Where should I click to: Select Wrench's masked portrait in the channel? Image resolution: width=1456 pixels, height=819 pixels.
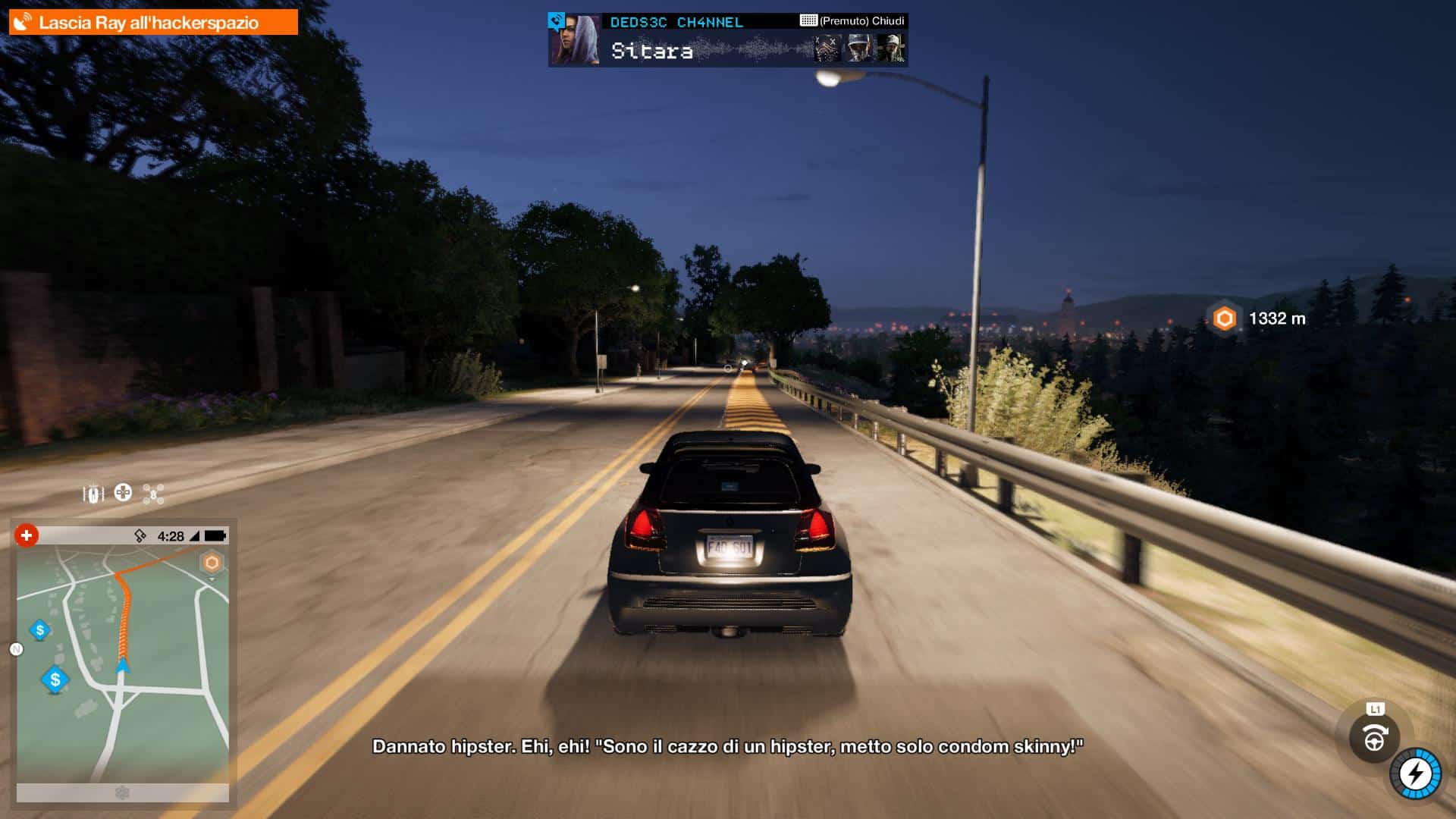click(x=827, y=49)
